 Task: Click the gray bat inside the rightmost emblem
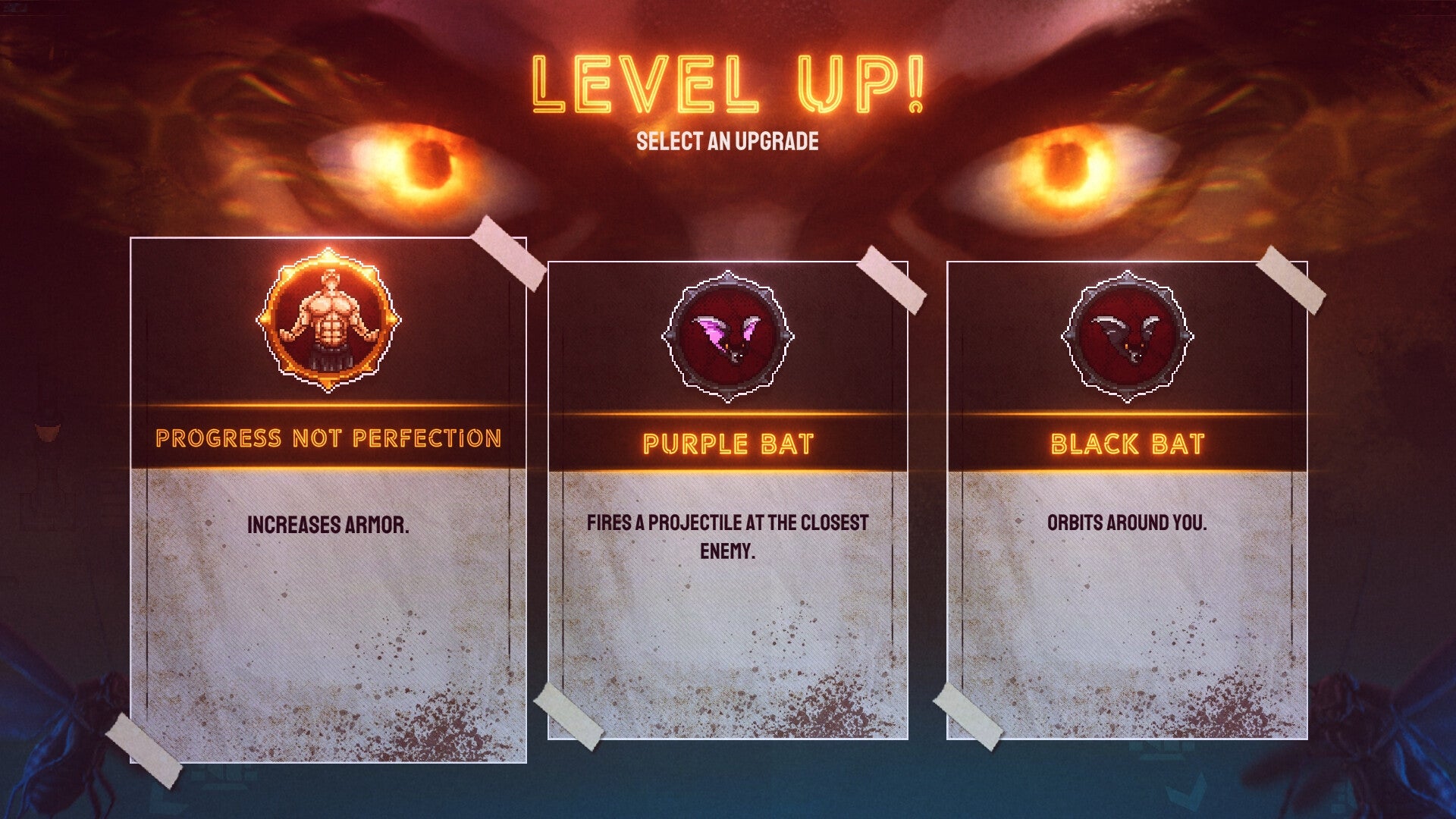click(x=1127, y=334)
